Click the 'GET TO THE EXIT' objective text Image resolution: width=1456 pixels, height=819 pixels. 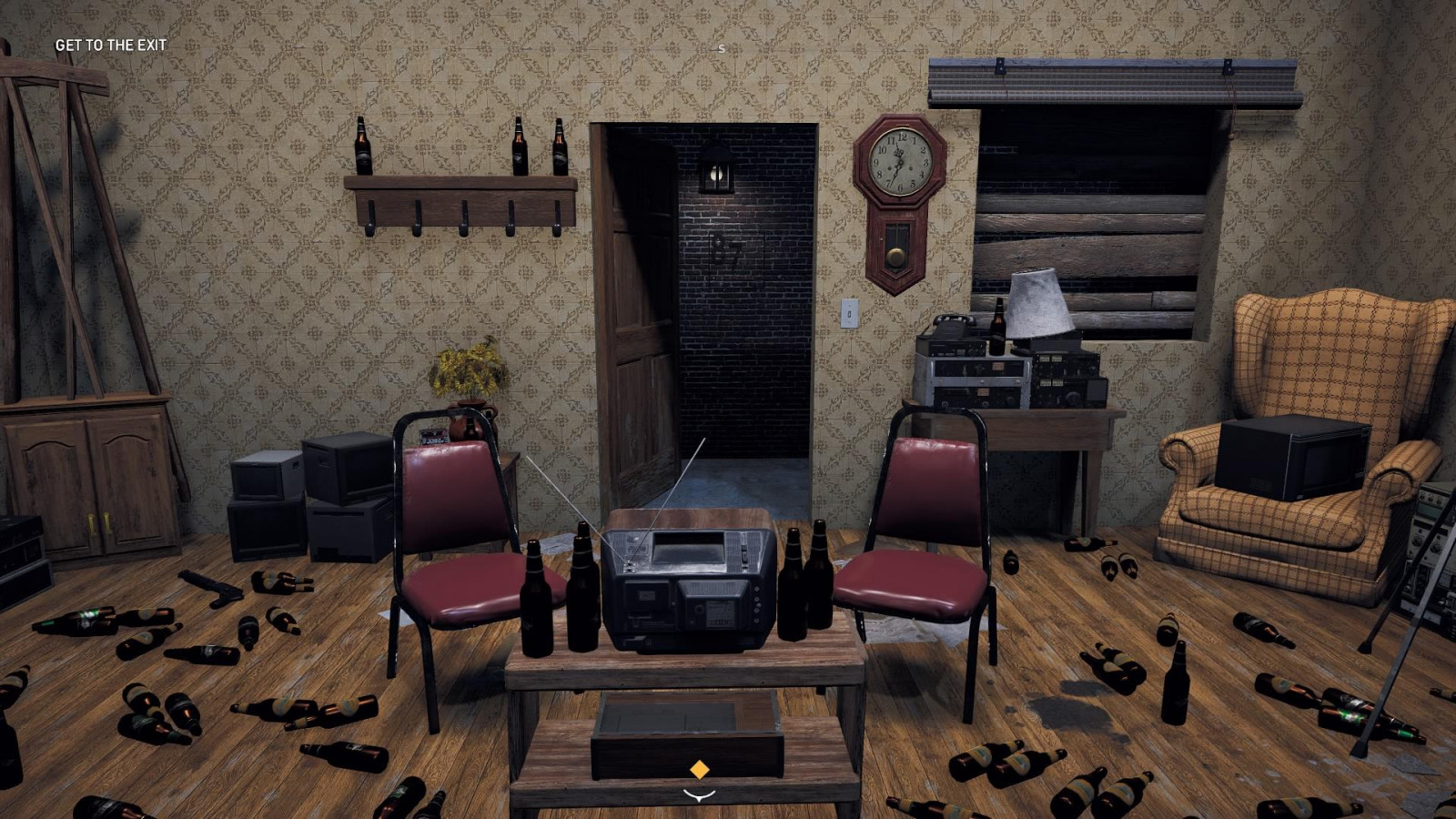pyautogui.click(x=111, y=42)
